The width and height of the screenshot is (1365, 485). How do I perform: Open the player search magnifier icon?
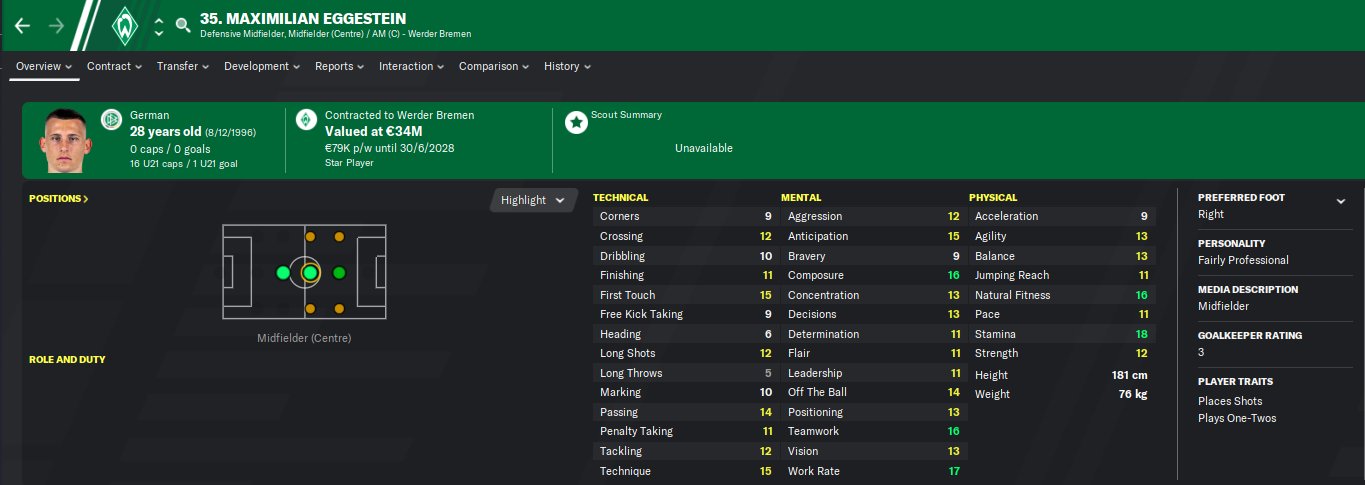coord(182,25)
